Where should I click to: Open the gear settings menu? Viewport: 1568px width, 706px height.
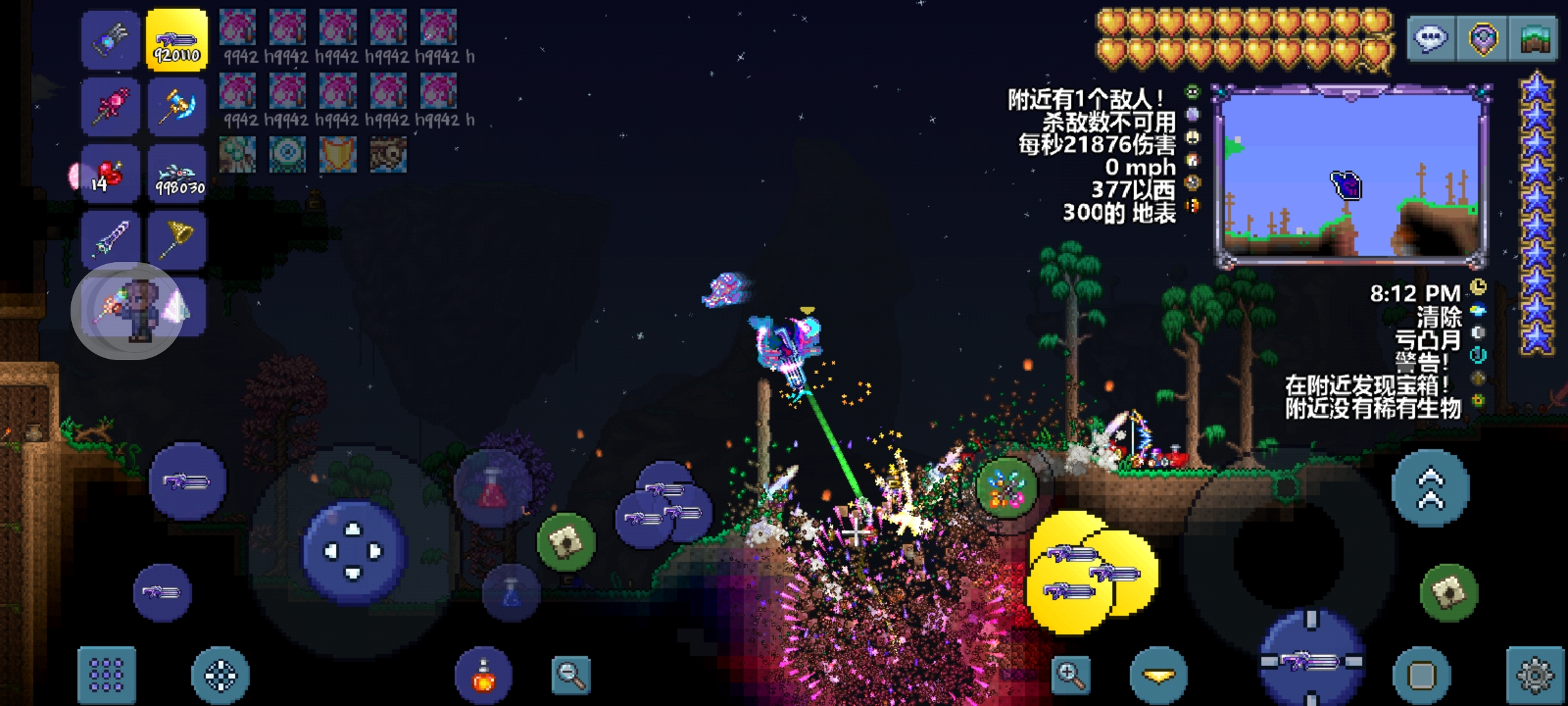(1535, 675)
